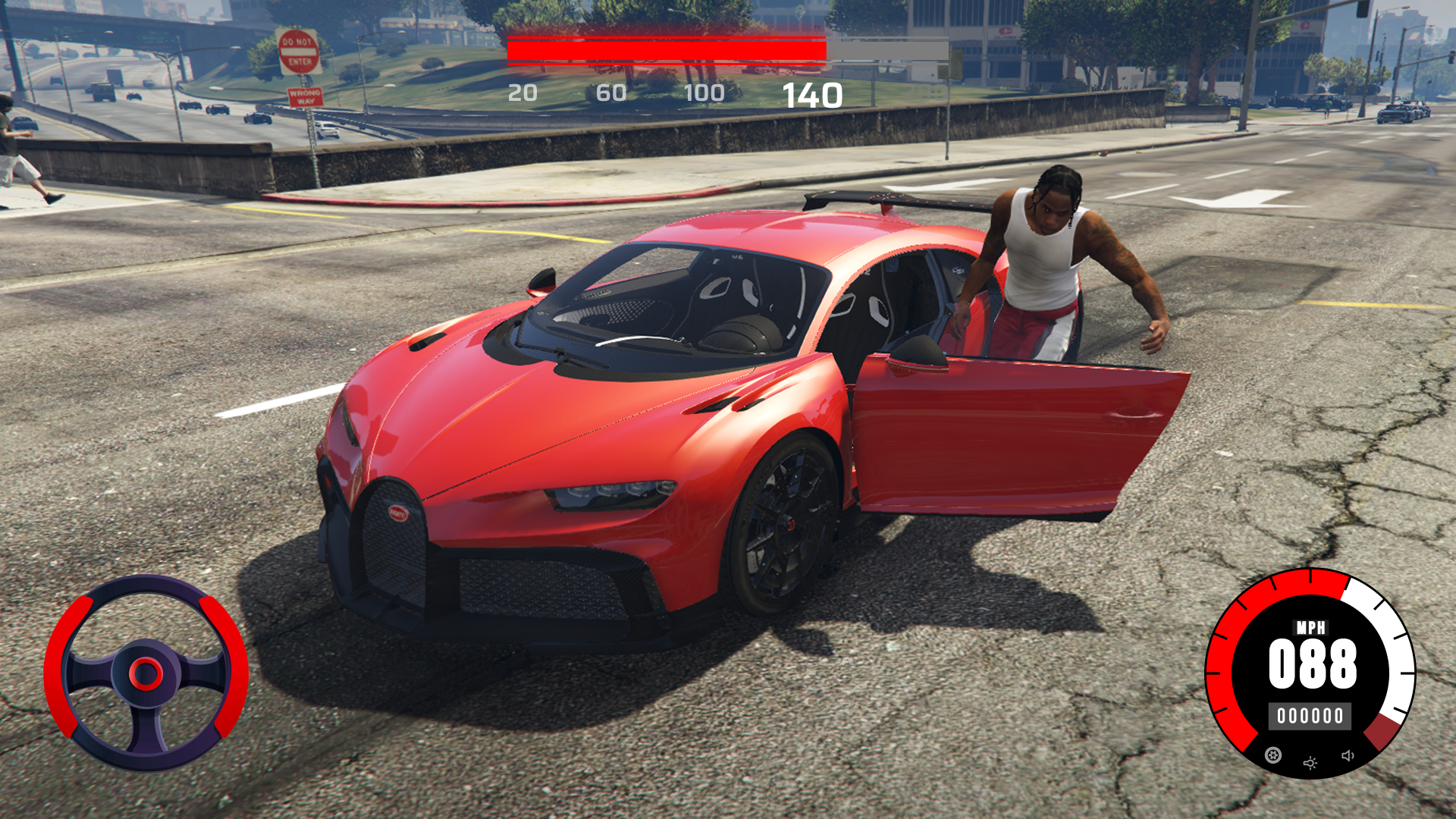This screenshot has width=1456, height=819.
Task: Select the MPH label on the speedometer
Action: (x=1311, y=627)
